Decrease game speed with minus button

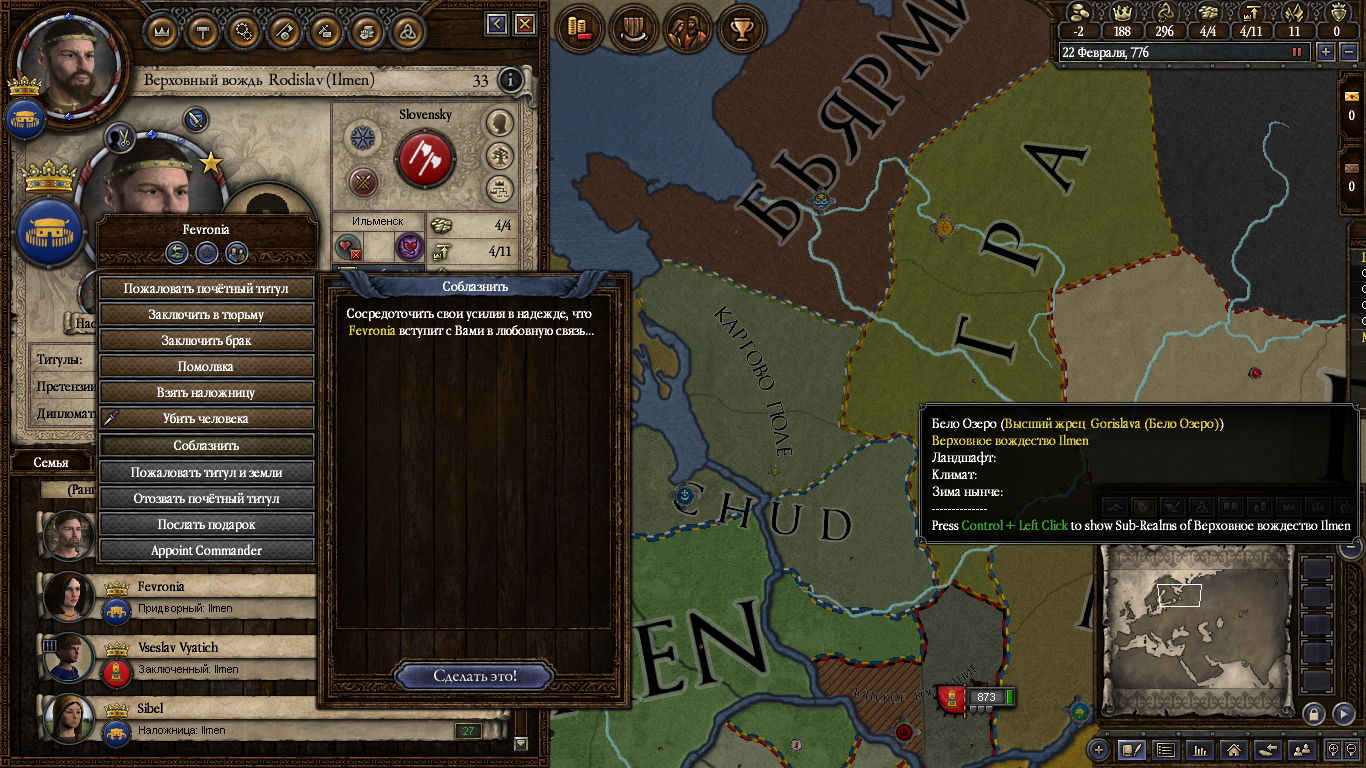(x=1348, y=52)
